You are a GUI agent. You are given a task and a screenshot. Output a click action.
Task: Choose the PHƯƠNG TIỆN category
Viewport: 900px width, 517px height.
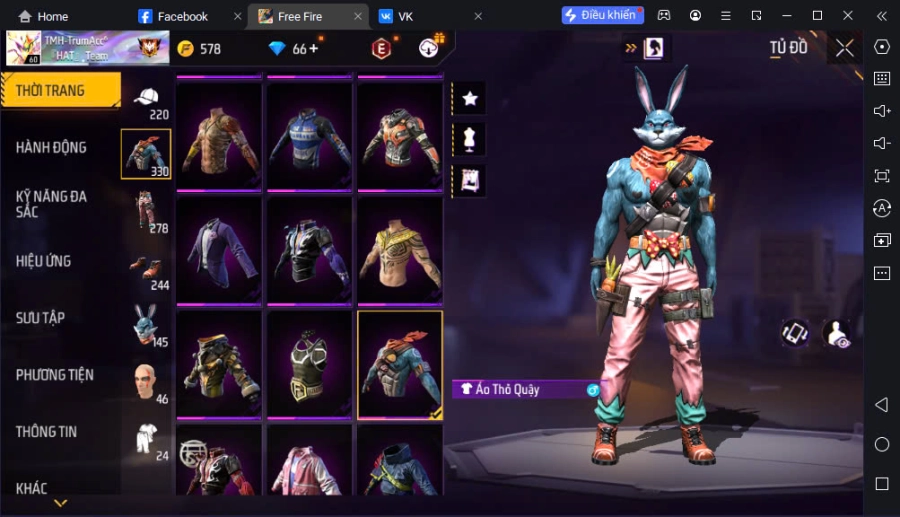55,375
